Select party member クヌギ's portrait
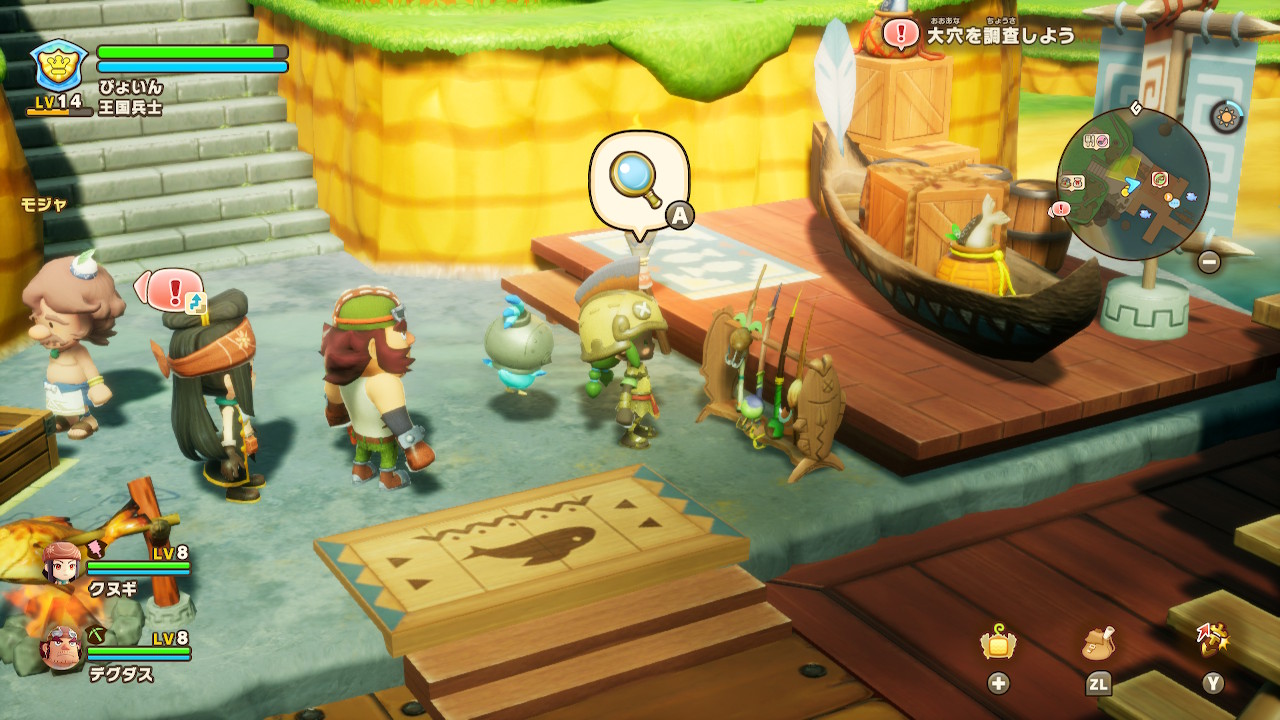 (61, 563)
